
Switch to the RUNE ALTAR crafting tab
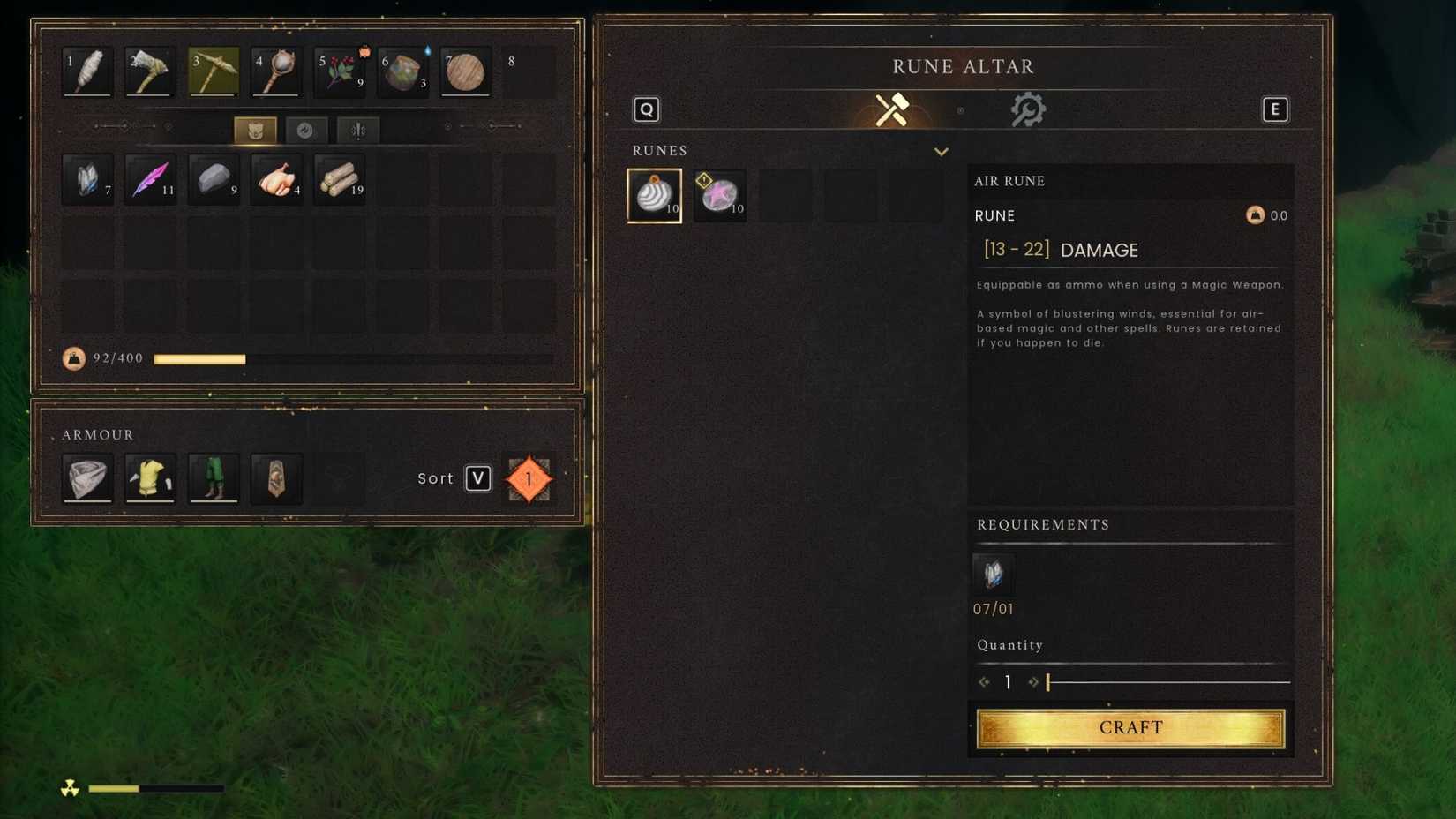click(962, 66)
